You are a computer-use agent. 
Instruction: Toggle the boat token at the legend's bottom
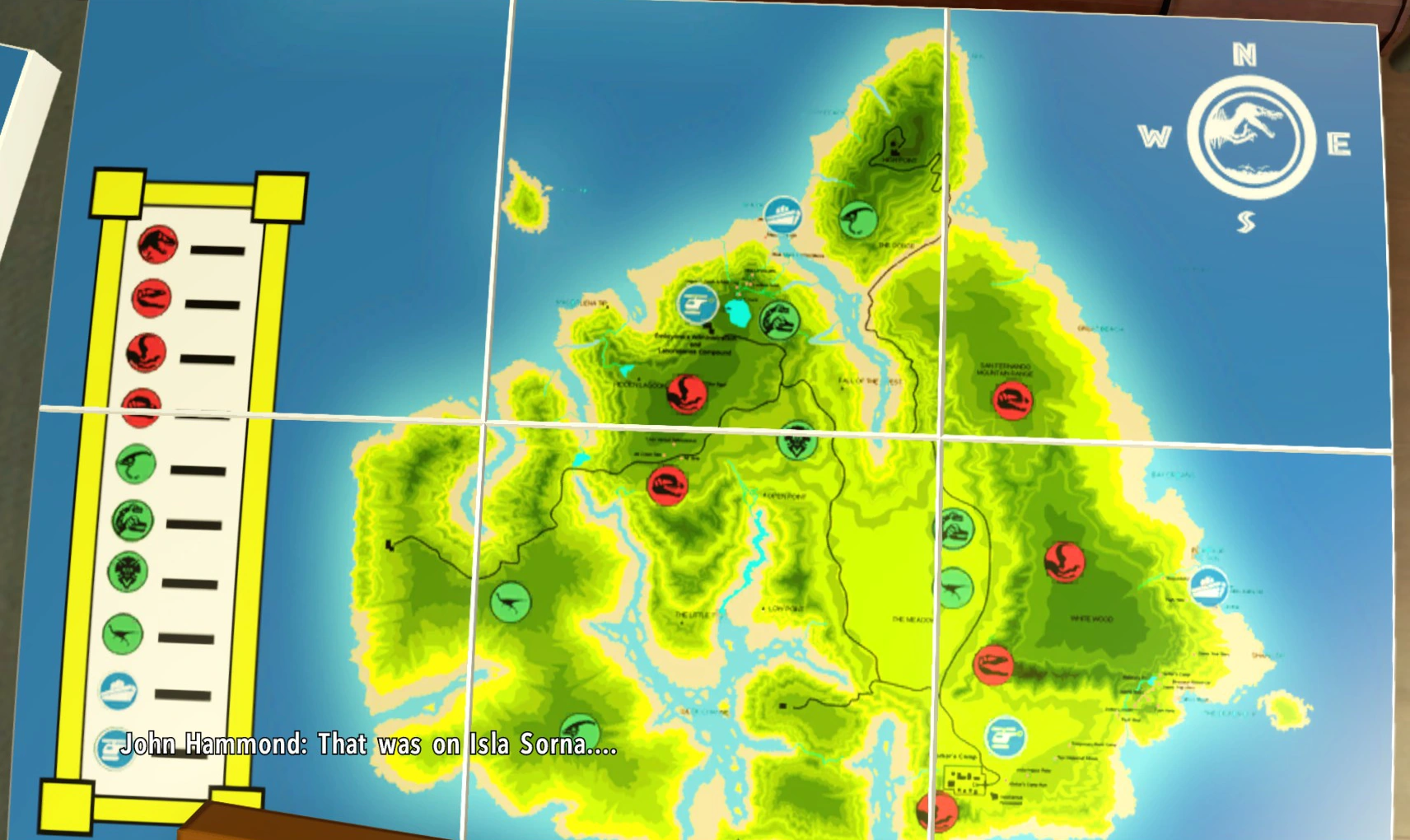(117, 692)
